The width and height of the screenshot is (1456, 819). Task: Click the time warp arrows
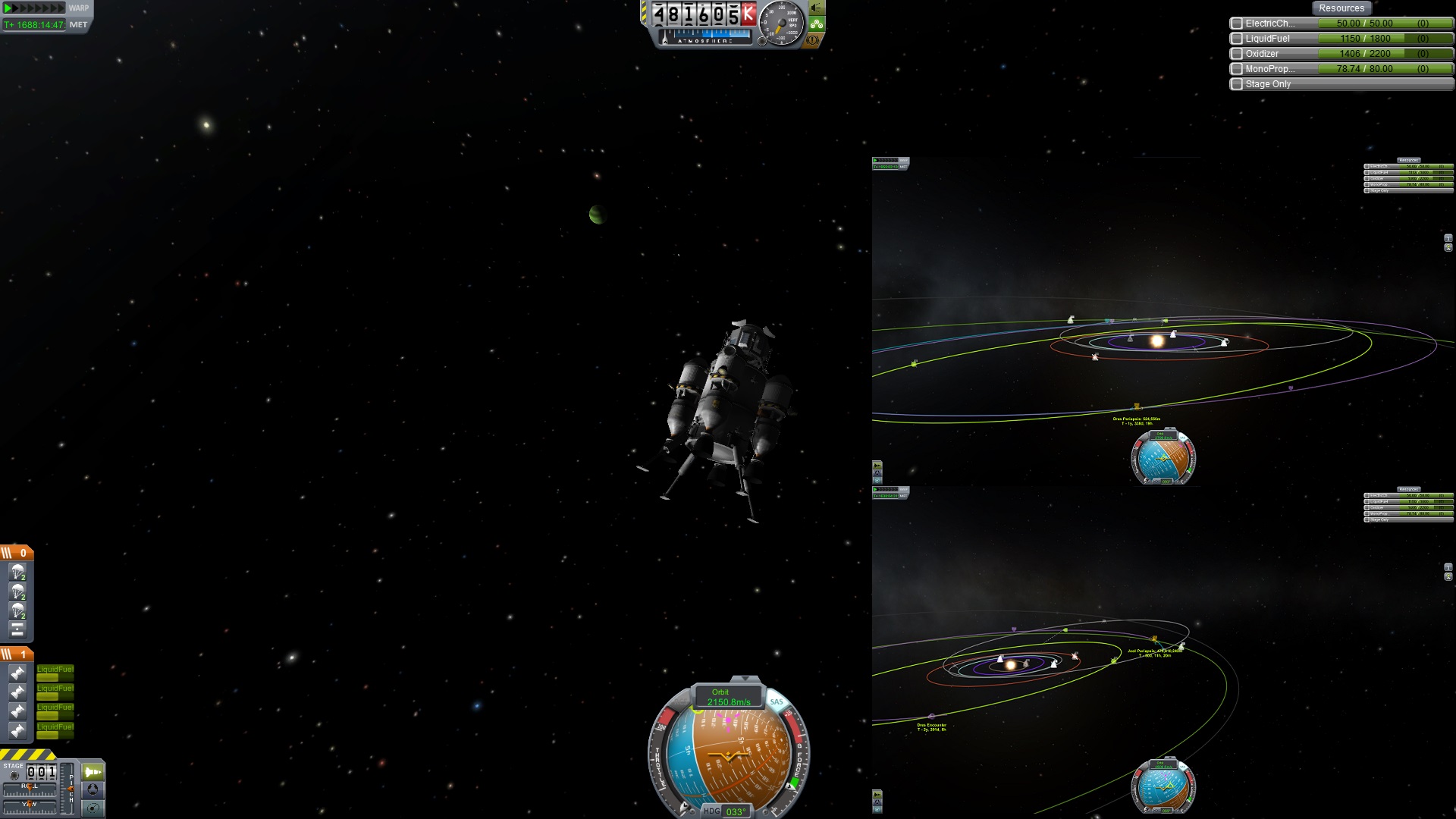tap(34, 8)
